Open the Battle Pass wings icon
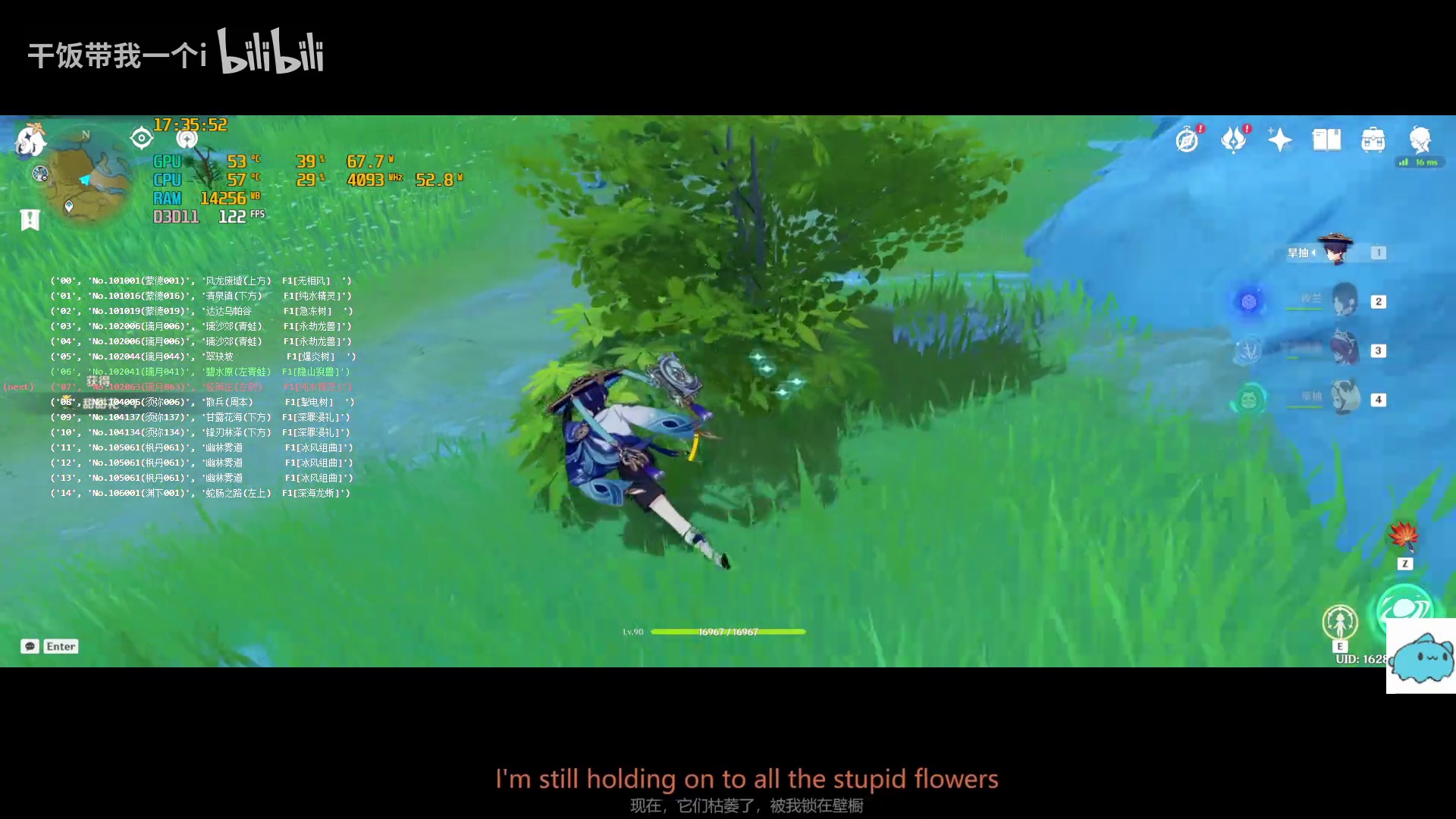 1235,139
